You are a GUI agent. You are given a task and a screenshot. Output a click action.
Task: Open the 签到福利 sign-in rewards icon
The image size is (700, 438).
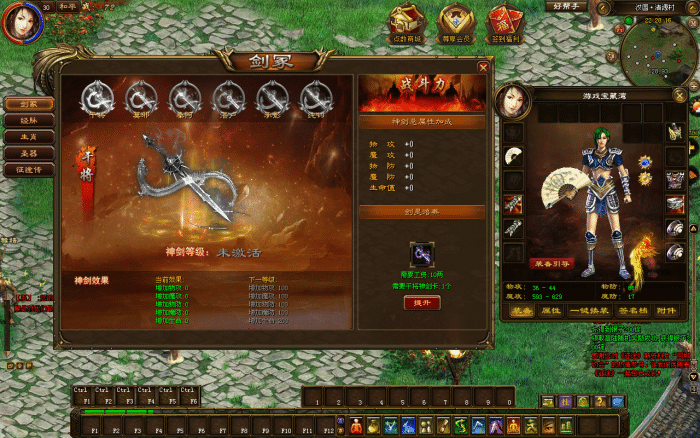pyautogui.click(x=505, y=22)
